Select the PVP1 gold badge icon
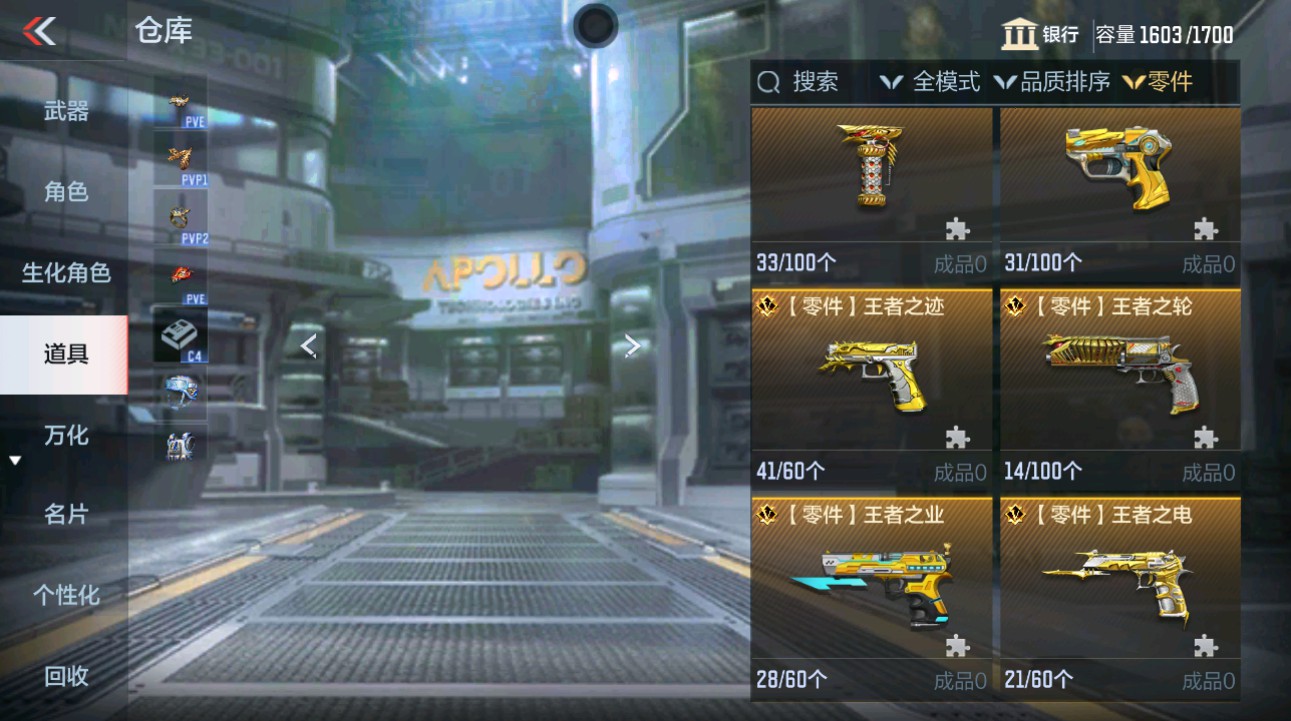The image size is (1291, 721). [x=178, y=158]
